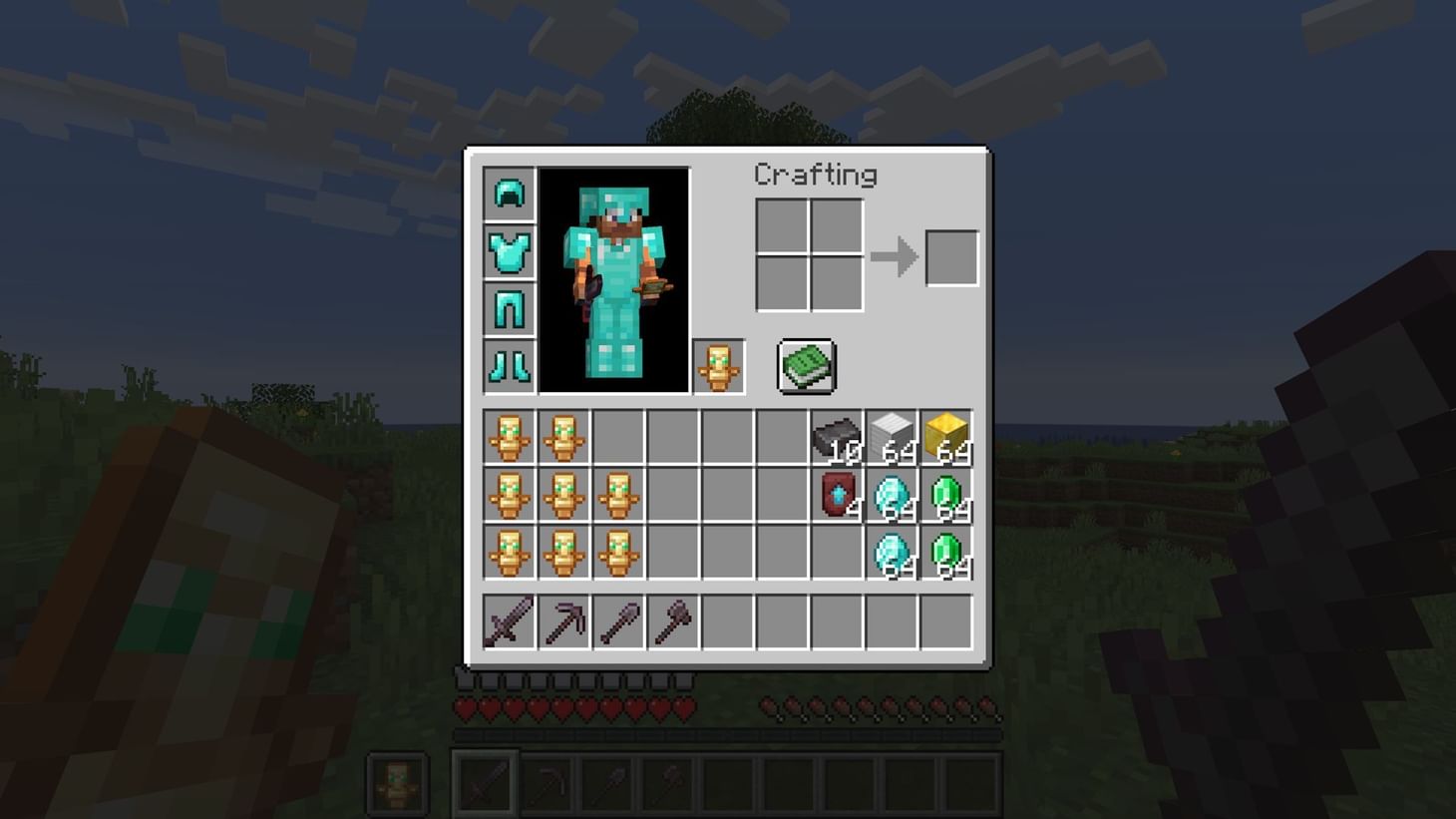
Task: Pick up the Totem of Undying offhand item
Action: [x=719, y=366]
